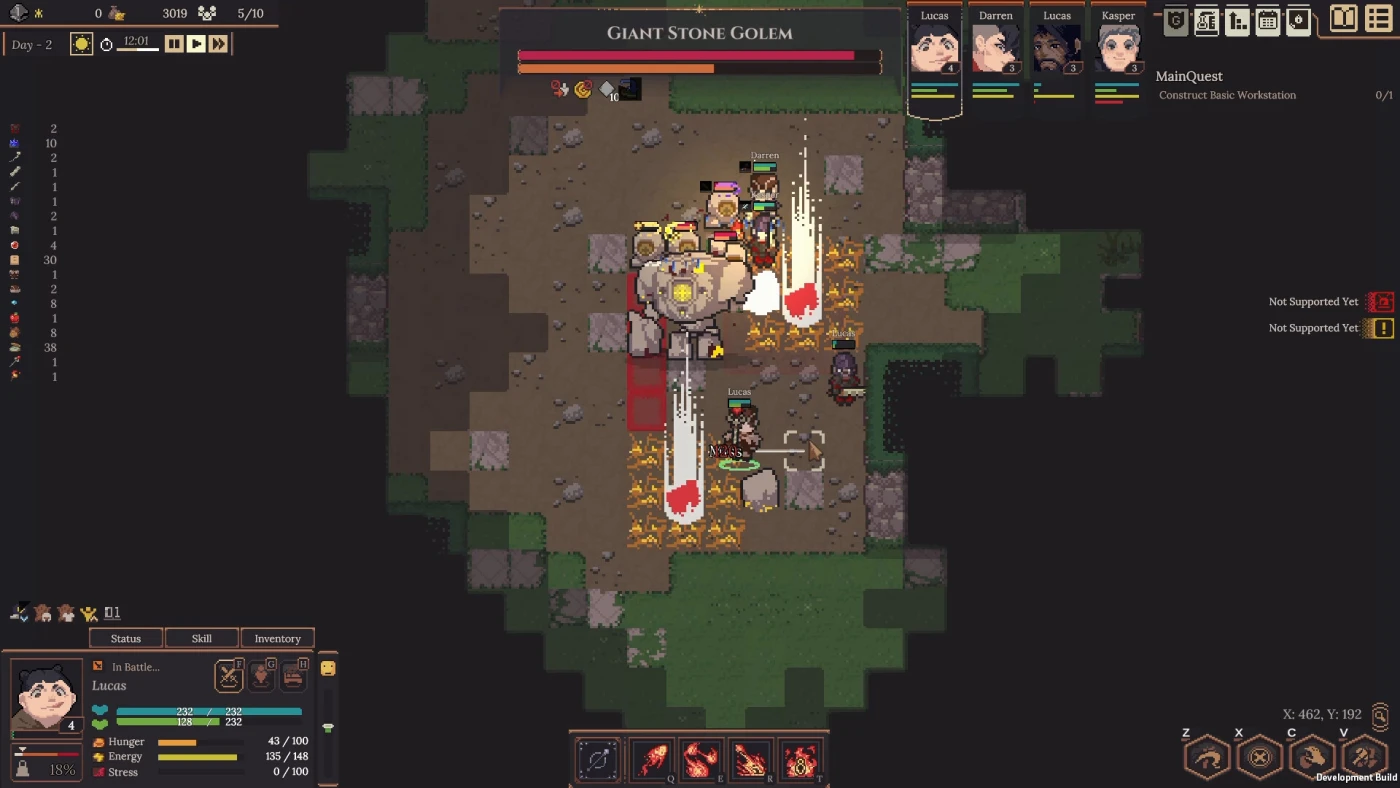Open the Inventory tab
Image resolution: width=1400 pixels, height=788 pixels.
(277, 638)
